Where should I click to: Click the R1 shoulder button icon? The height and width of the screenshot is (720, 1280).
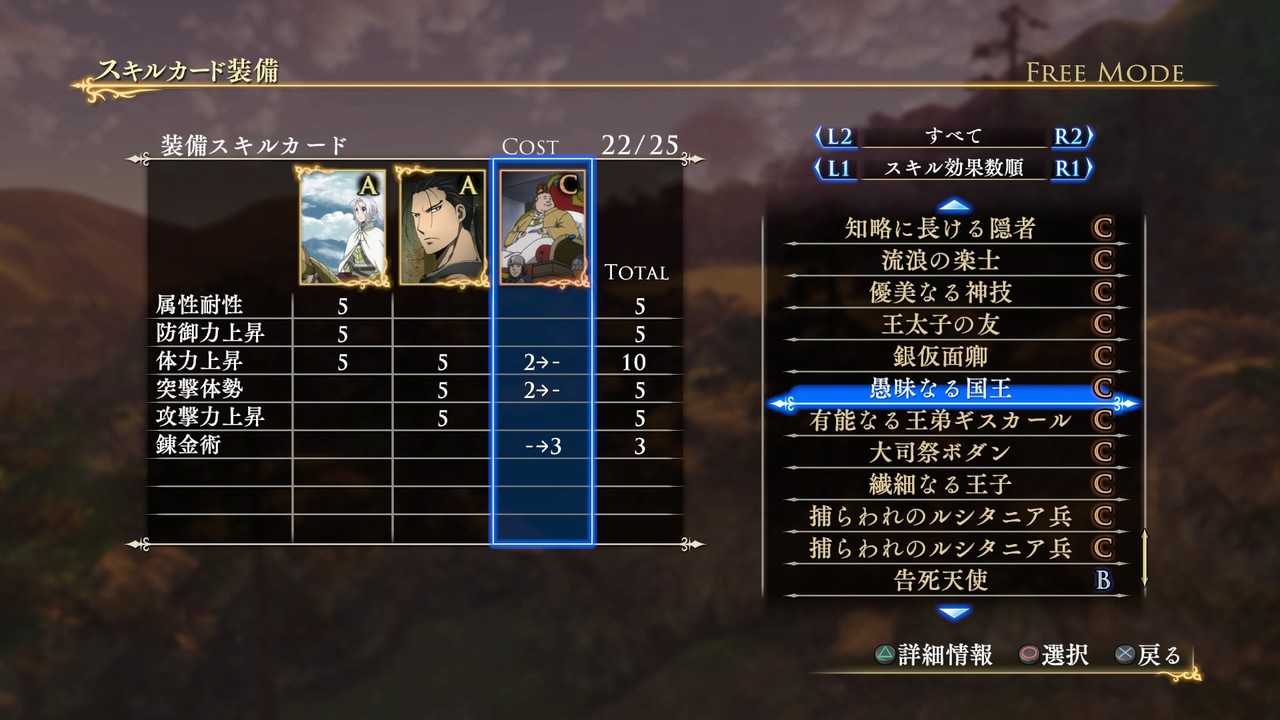point(1066,169)
